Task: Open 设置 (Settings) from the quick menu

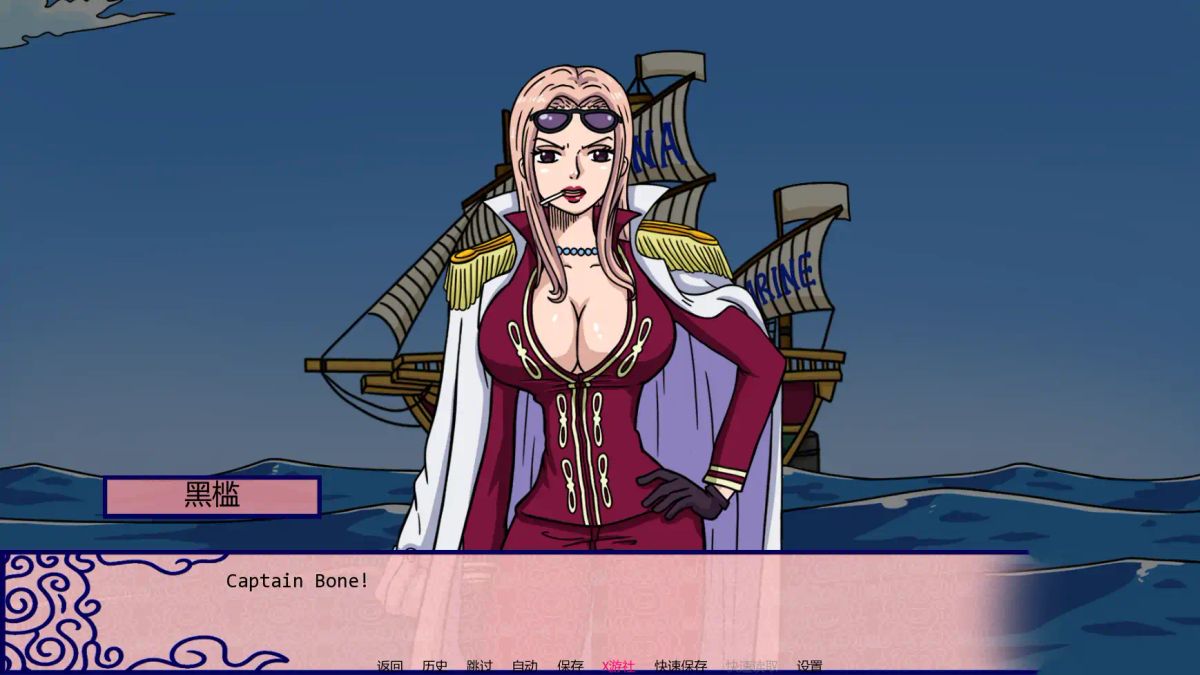Action: pos(810,666)
